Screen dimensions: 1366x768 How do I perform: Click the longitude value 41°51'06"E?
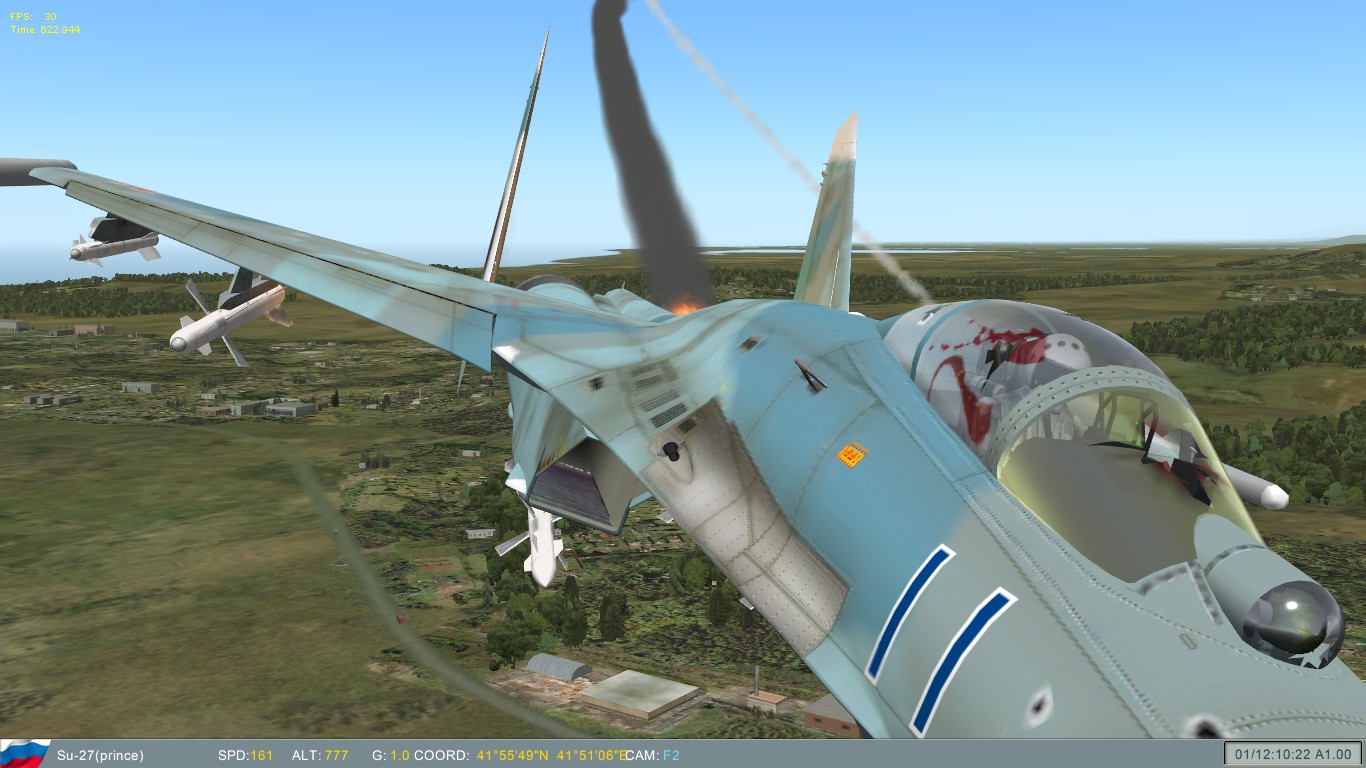point(590,755)
